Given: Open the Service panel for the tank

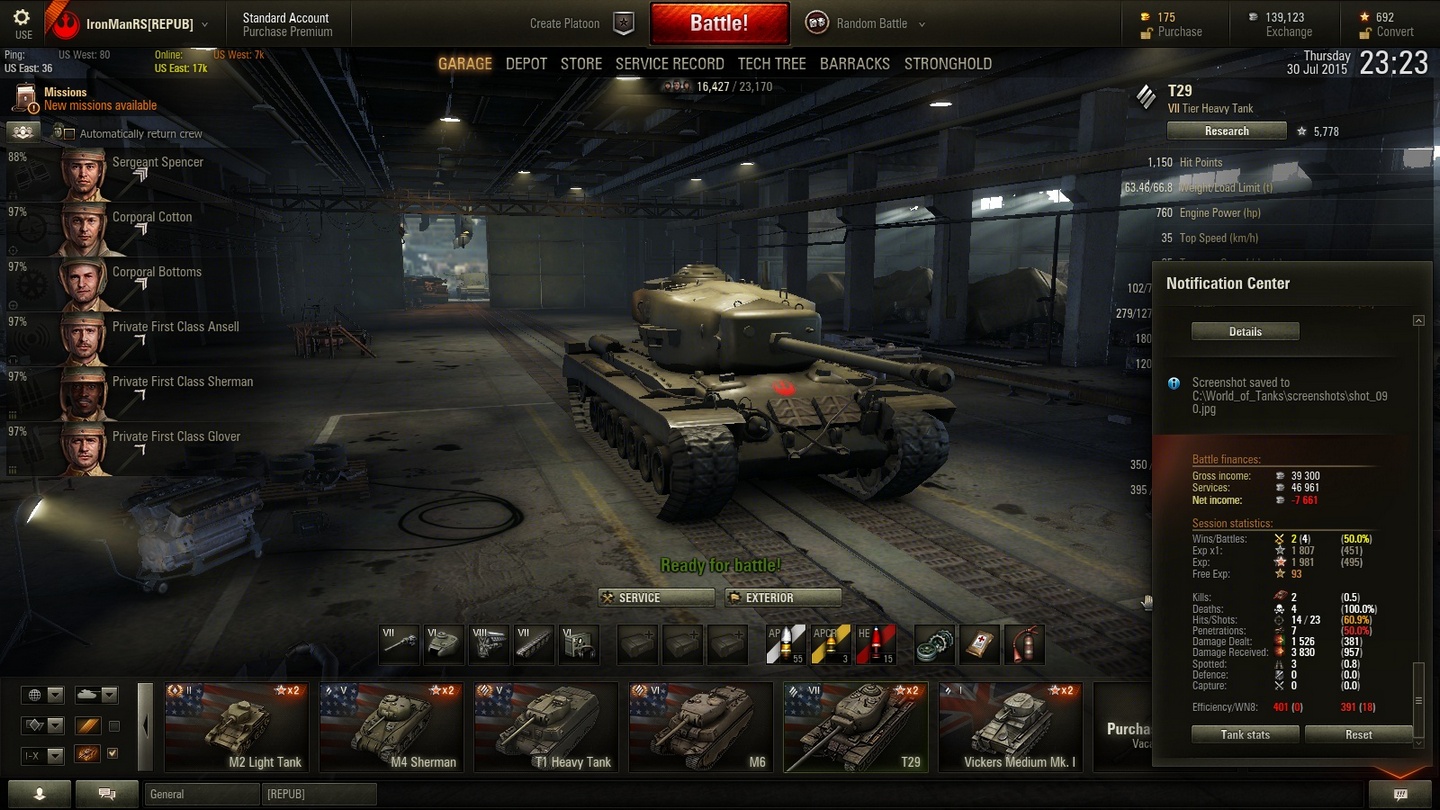Looking at the screenshot, I should (656, 598).
